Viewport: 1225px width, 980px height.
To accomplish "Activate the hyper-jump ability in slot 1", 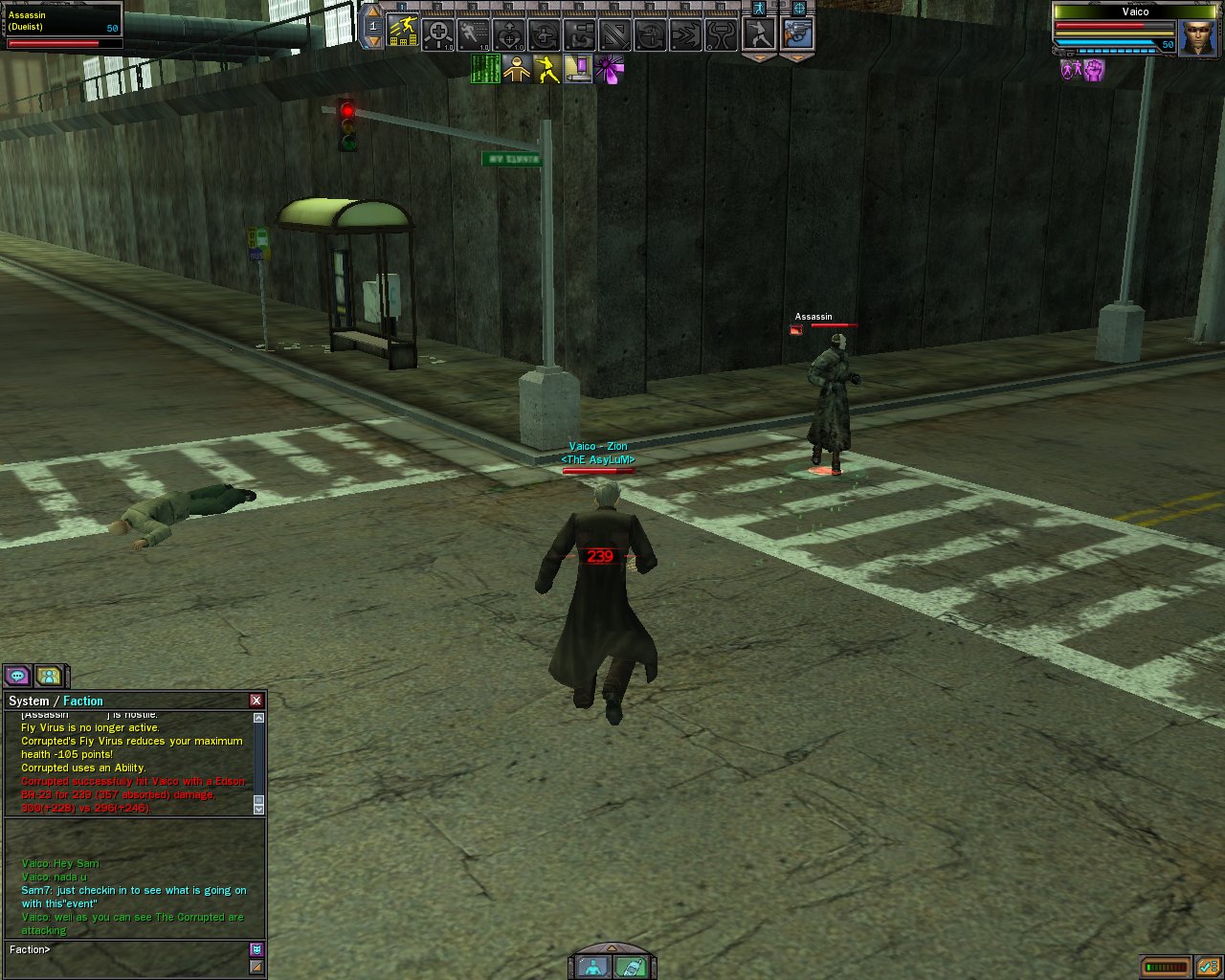I will [x=403, y=34].
